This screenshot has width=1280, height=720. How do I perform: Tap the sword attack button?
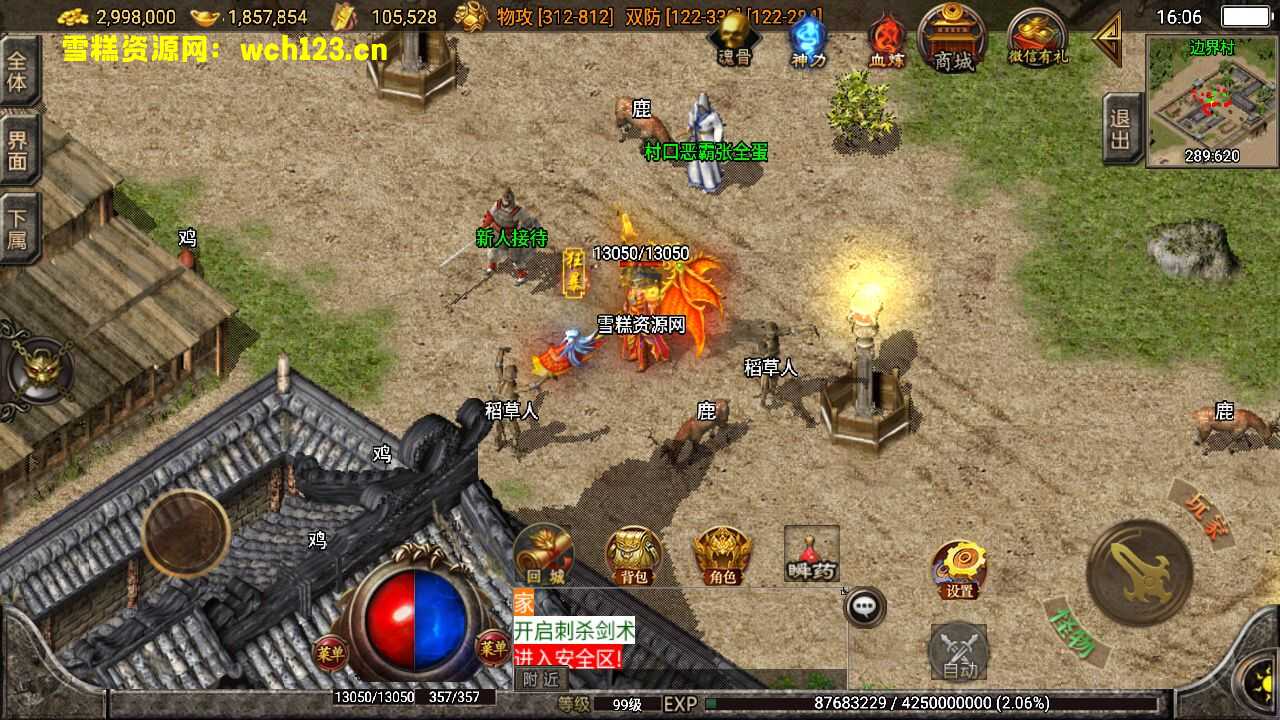1139,572
